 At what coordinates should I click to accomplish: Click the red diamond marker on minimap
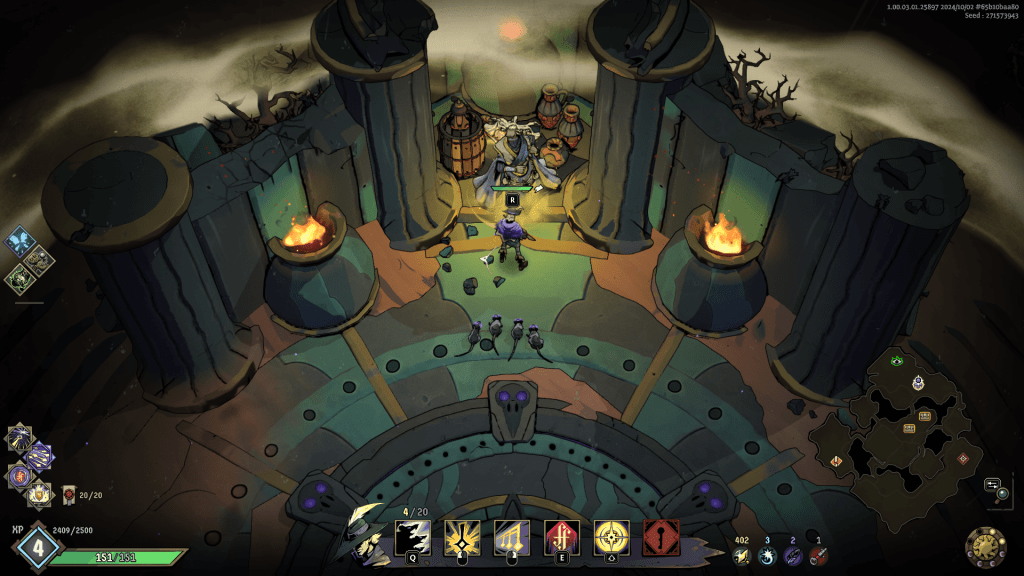pos(963,458)
